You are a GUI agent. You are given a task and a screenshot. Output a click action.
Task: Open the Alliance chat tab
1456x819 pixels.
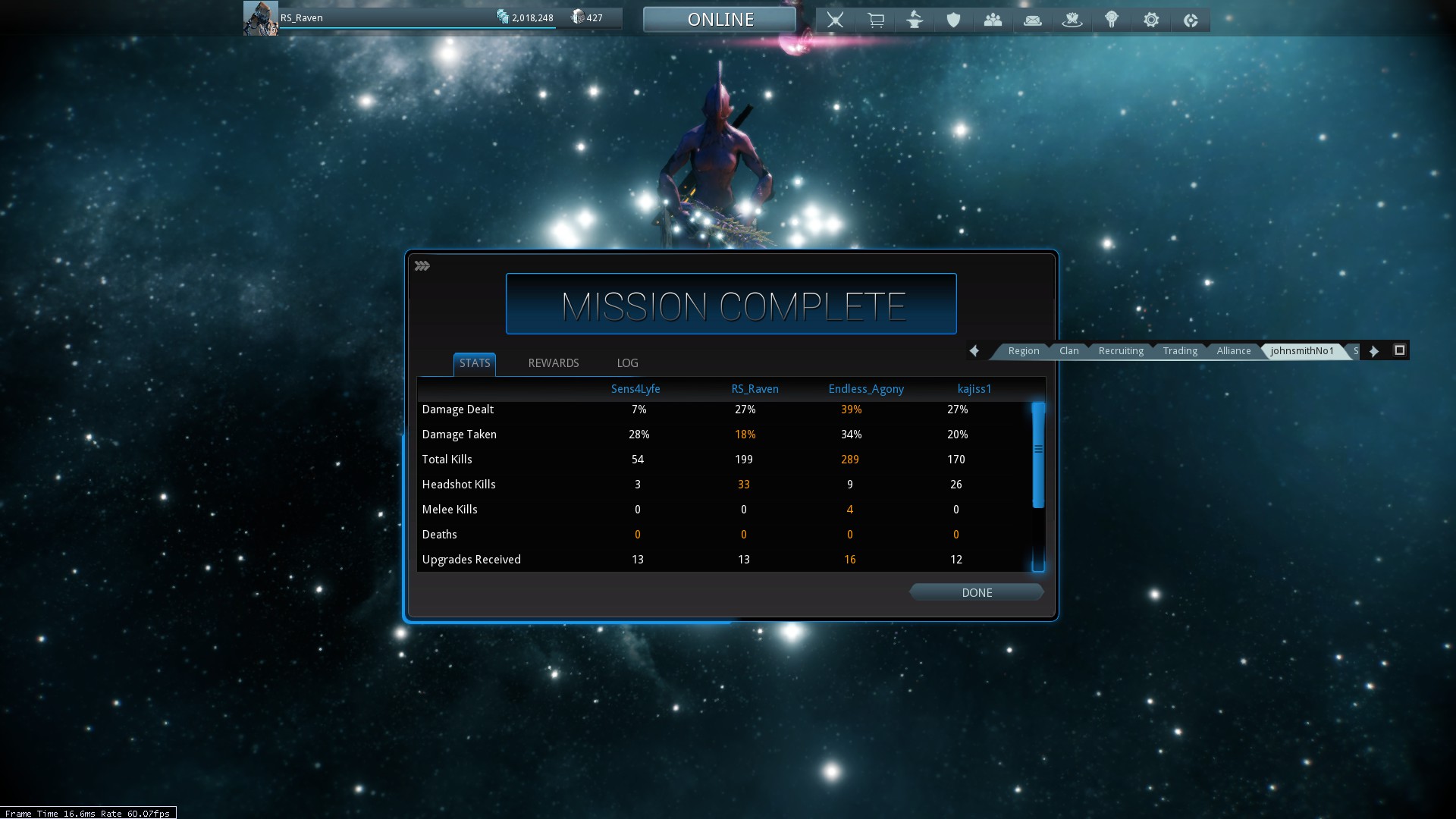(1233, 350)
